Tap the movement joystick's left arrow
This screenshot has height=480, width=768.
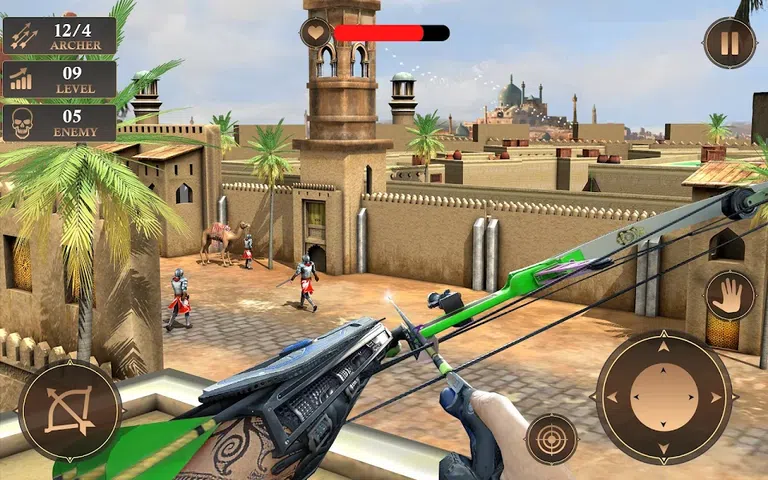[x=612, y=397]
